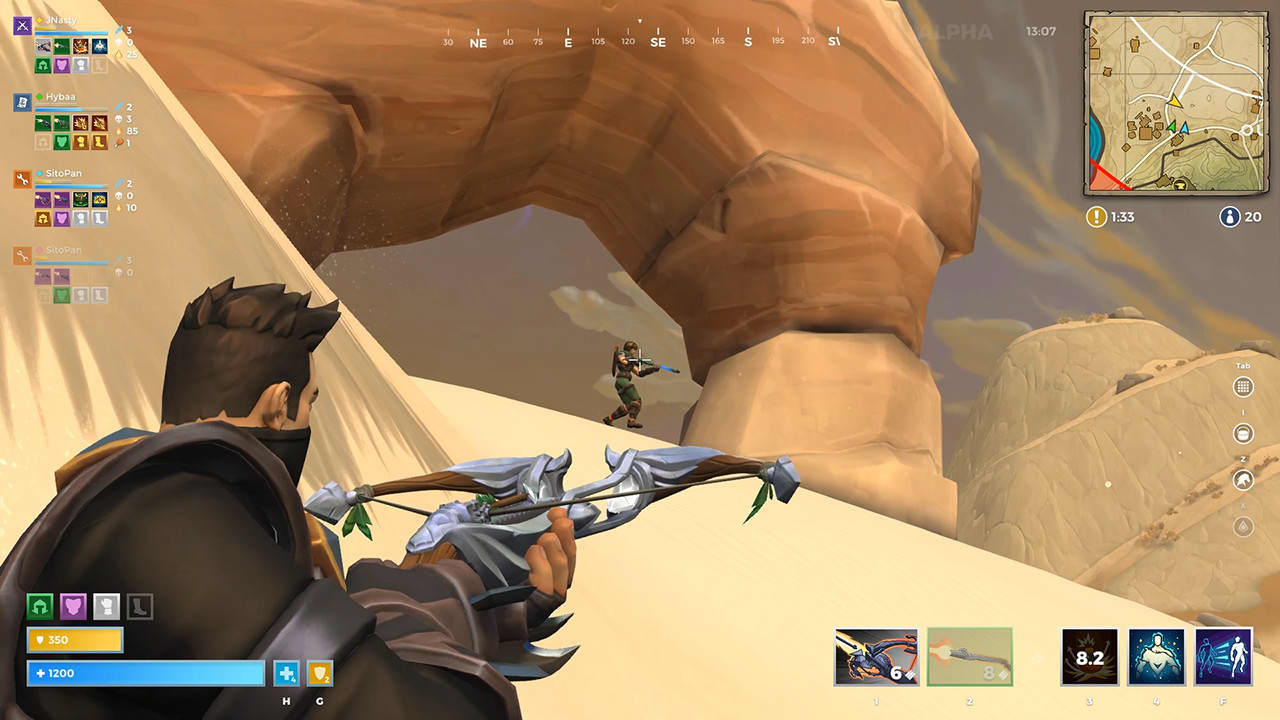Click the locked L boots slot bottom left
The width and height of the screenshot is (1280, 720).
click(x=139, y=607)
